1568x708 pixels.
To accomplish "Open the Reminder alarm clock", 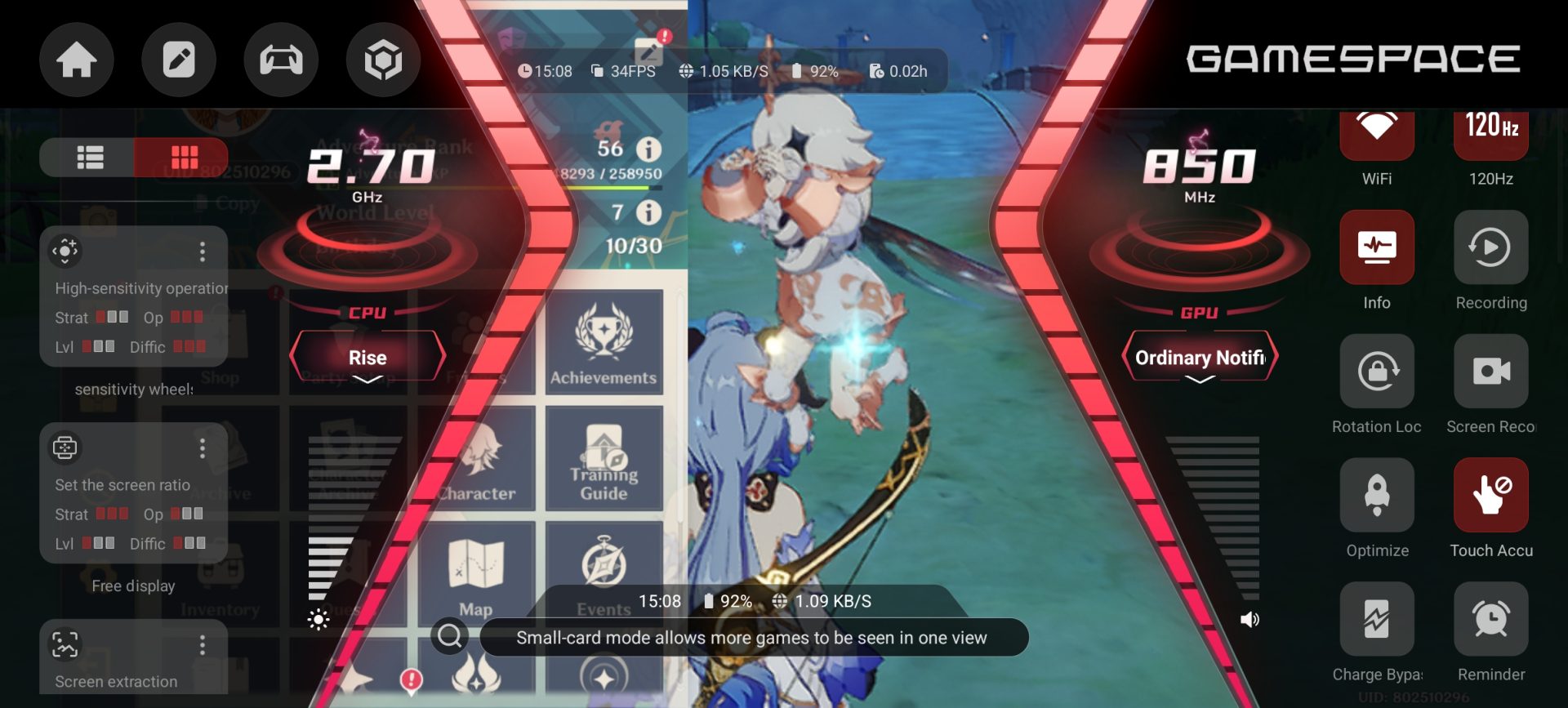I will tap(1491, 620).
